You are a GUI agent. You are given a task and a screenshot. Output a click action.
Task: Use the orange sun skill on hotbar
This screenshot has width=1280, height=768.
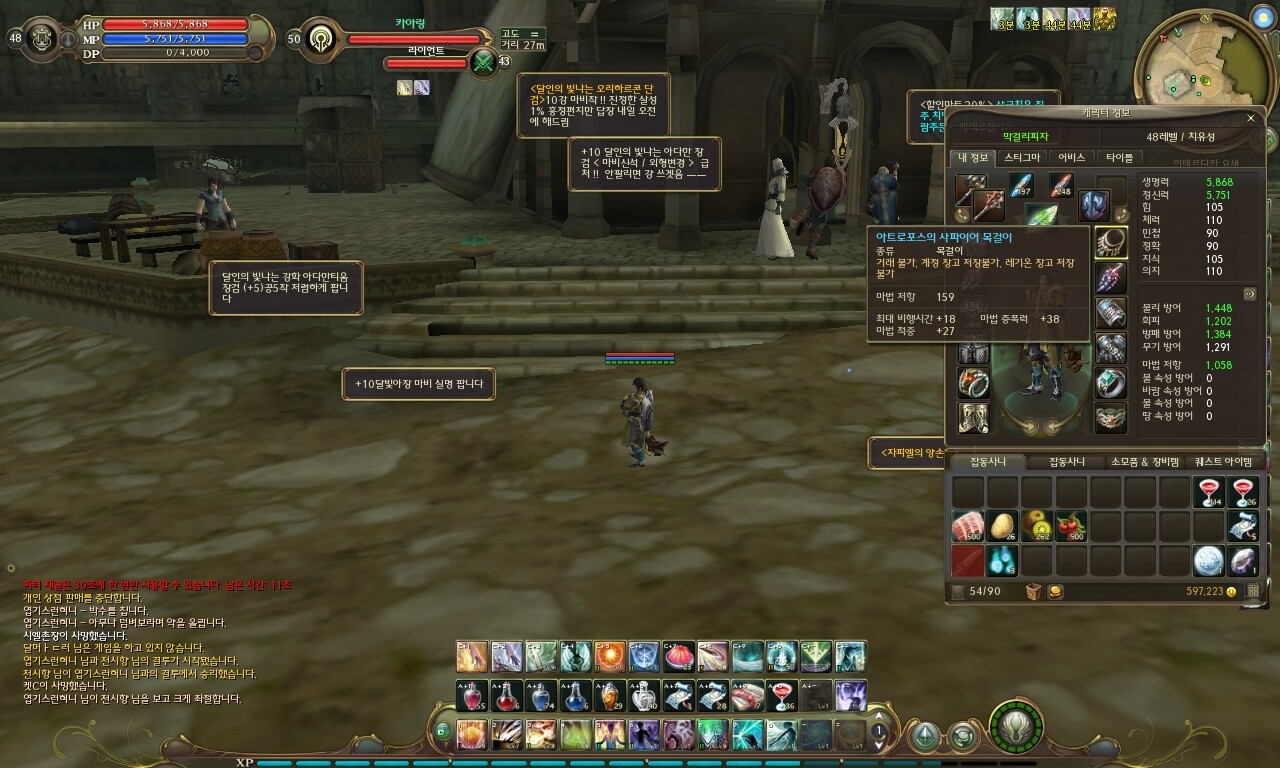coord(609,657)
